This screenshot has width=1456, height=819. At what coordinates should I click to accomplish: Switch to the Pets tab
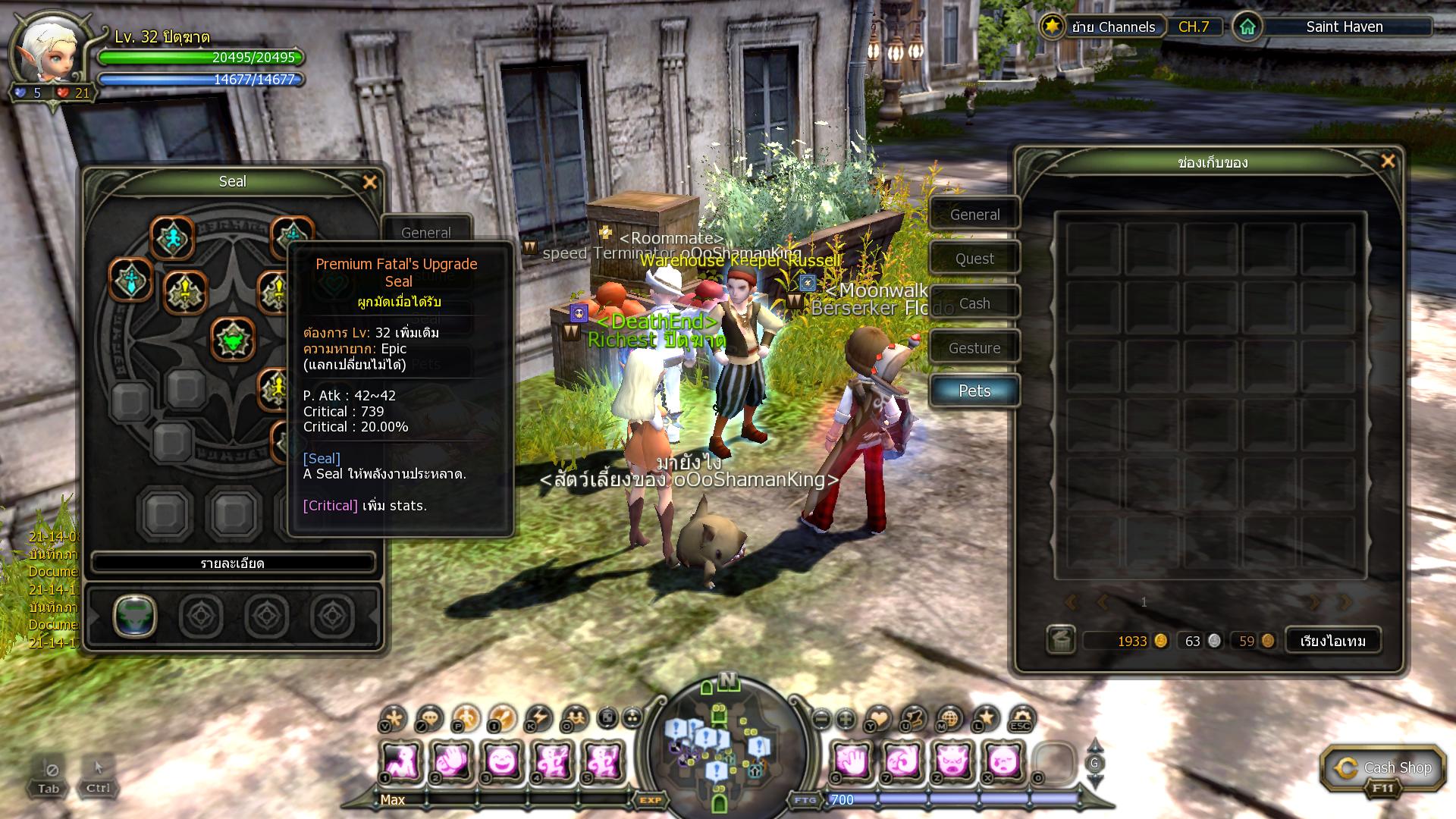pyautogui.click(x=974, y=391)
